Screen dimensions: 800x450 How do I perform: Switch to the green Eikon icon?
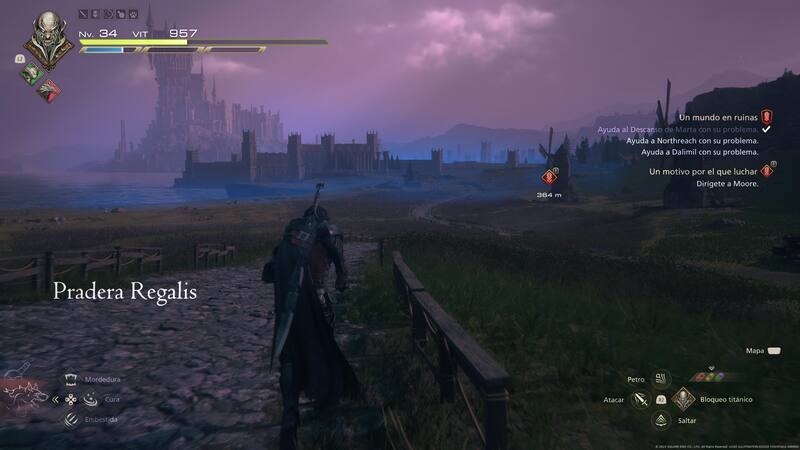(30, 72)
